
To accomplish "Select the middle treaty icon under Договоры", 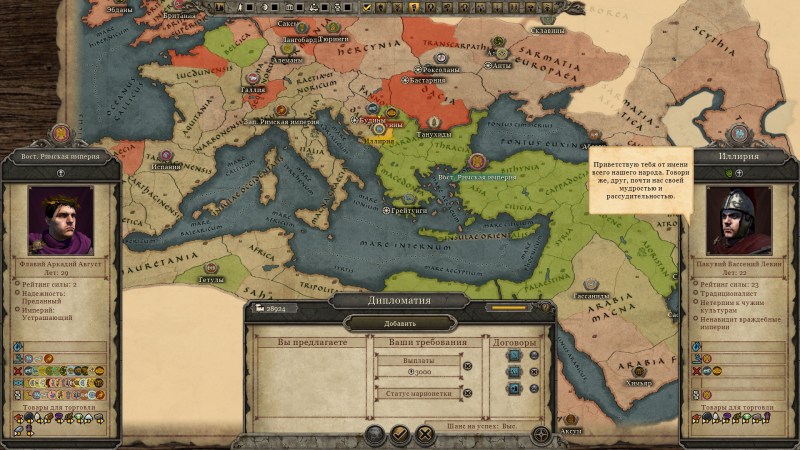I will [516, 374].
